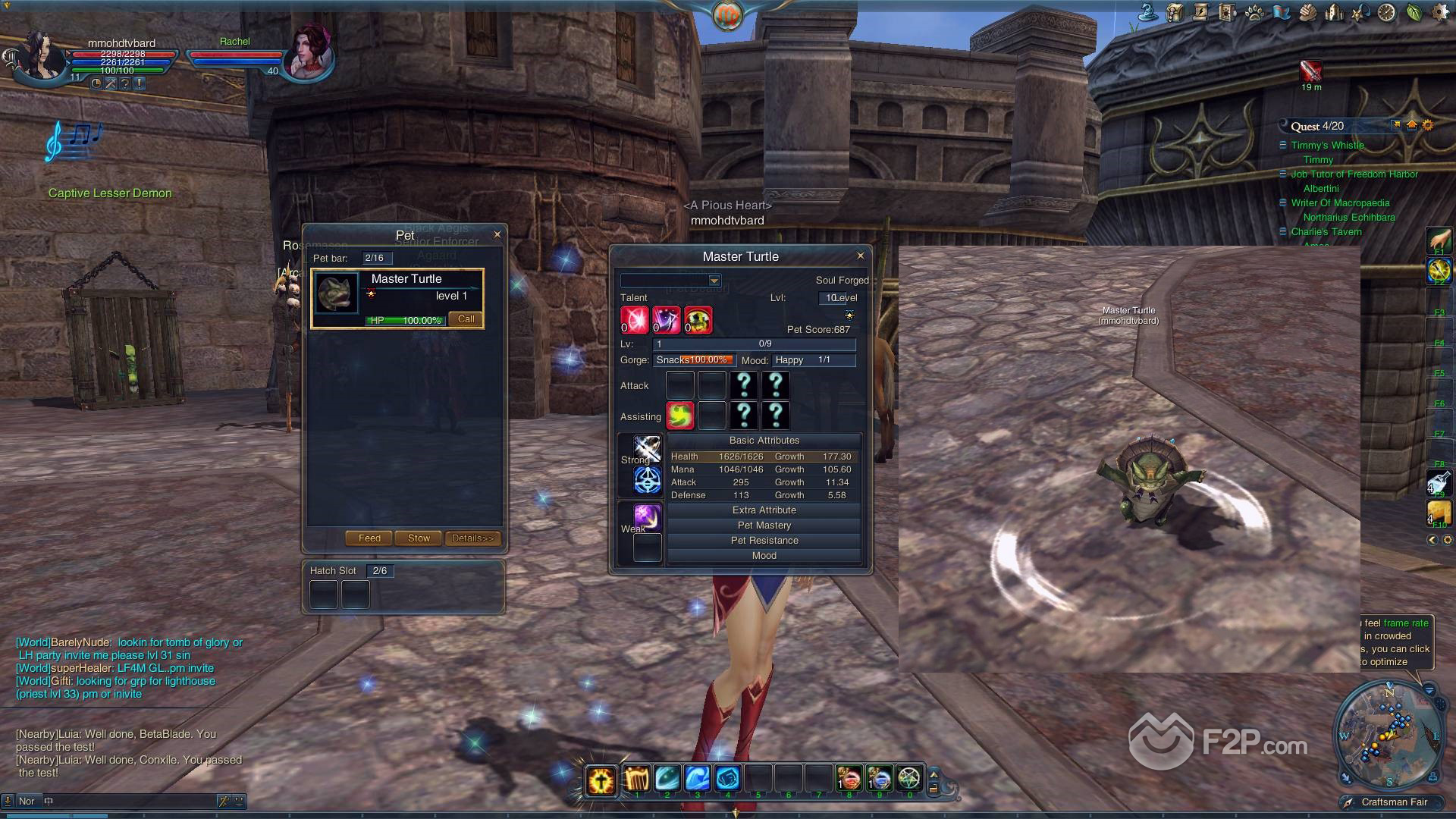1456x819 pixels.
Task: Select the green swirl assisting skill
Action: point(680,416)
